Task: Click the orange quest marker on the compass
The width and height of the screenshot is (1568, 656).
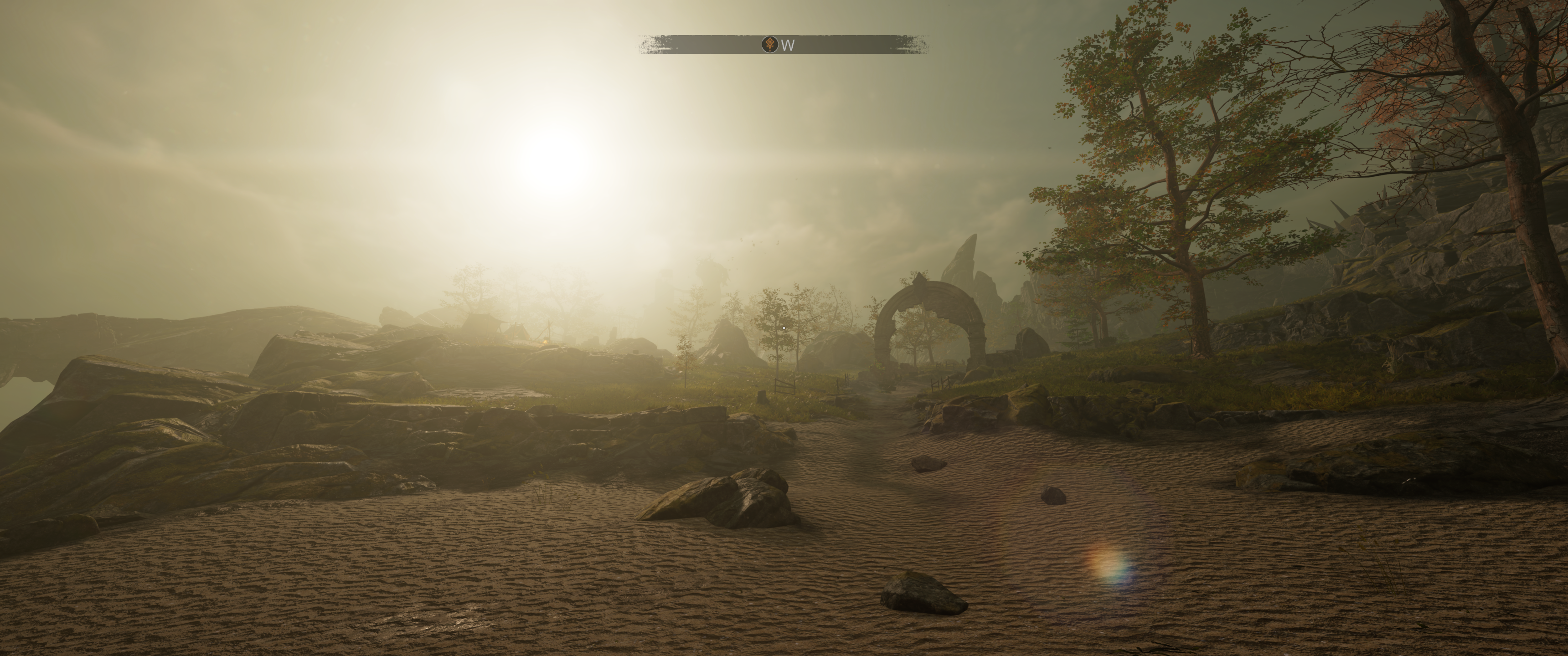Action: pyautogui.click(x=769, y=45)
